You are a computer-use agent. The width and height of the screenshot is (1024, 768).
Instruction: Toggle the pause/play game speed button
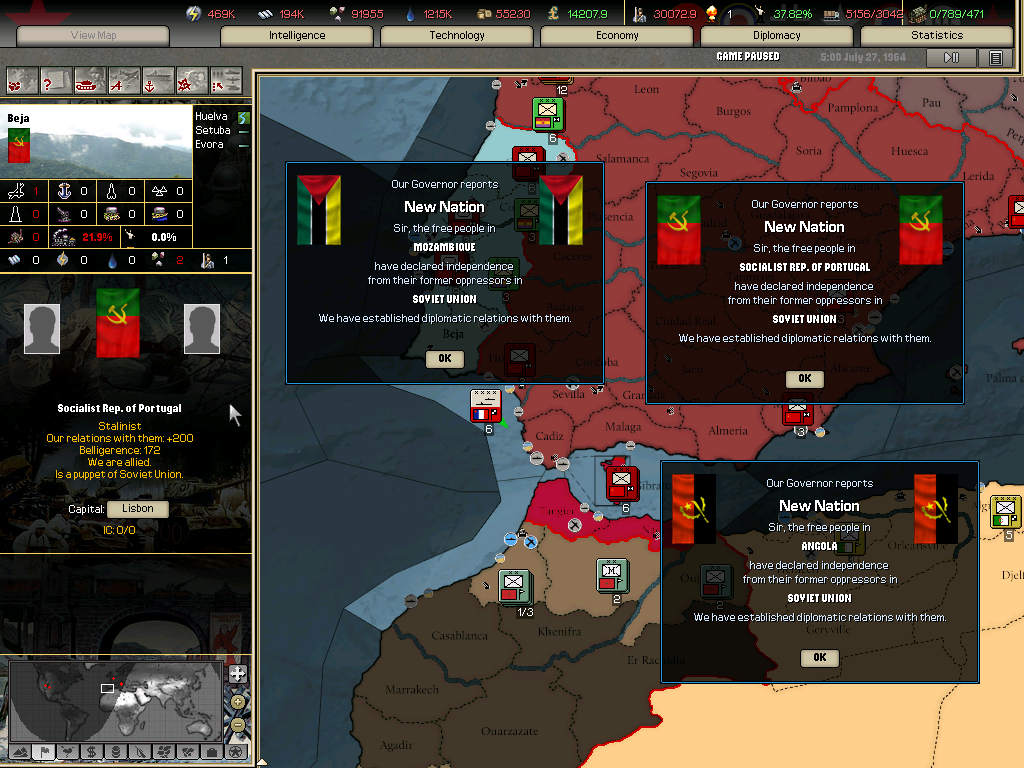(x=951, y=58)
